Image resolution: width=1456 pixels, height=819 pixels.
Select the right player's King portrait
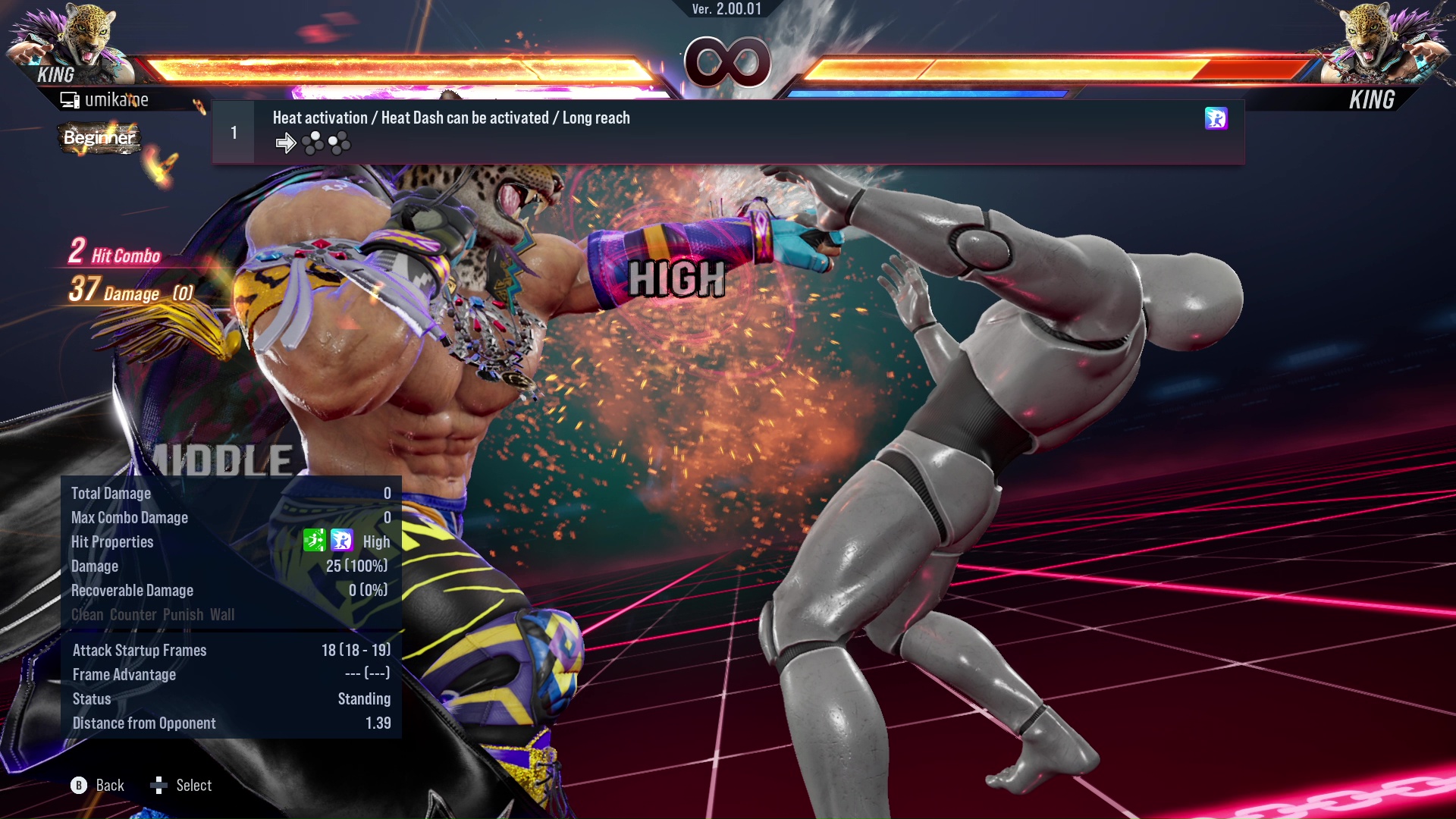pos(1384,42)
